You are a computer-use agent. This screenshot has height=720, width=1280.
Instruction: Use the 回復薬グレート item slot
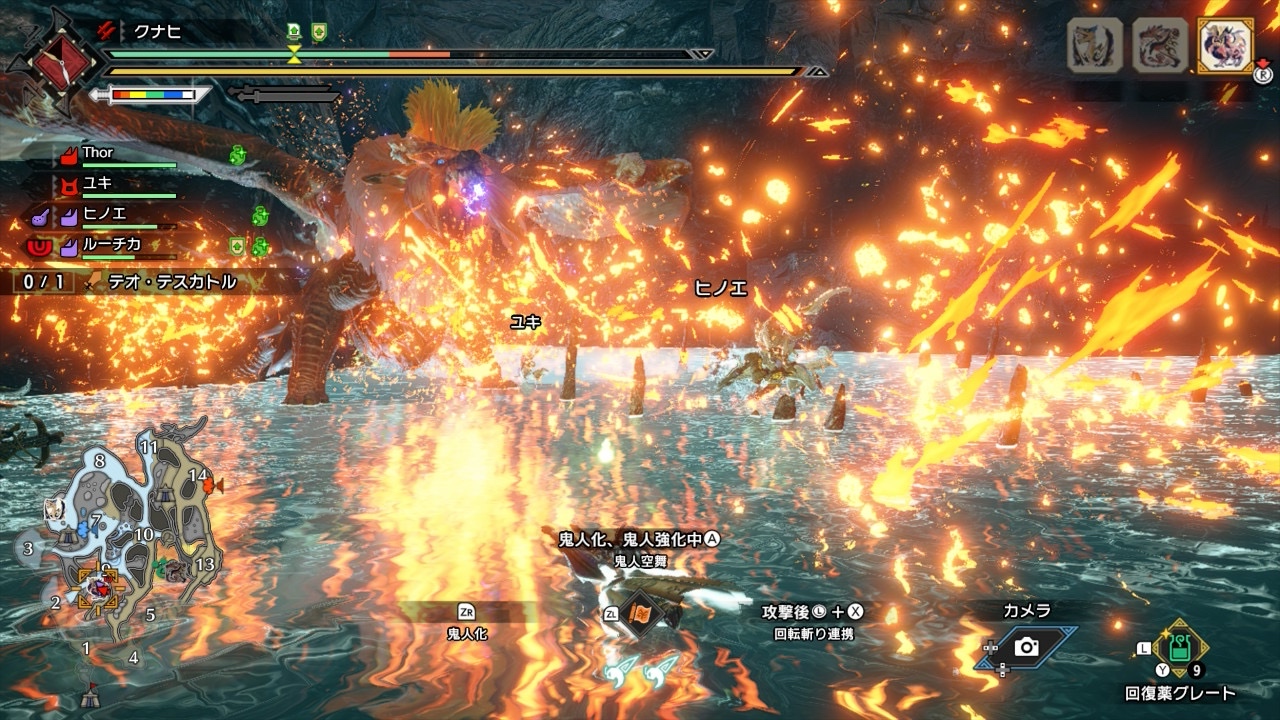click(1181, 650)
